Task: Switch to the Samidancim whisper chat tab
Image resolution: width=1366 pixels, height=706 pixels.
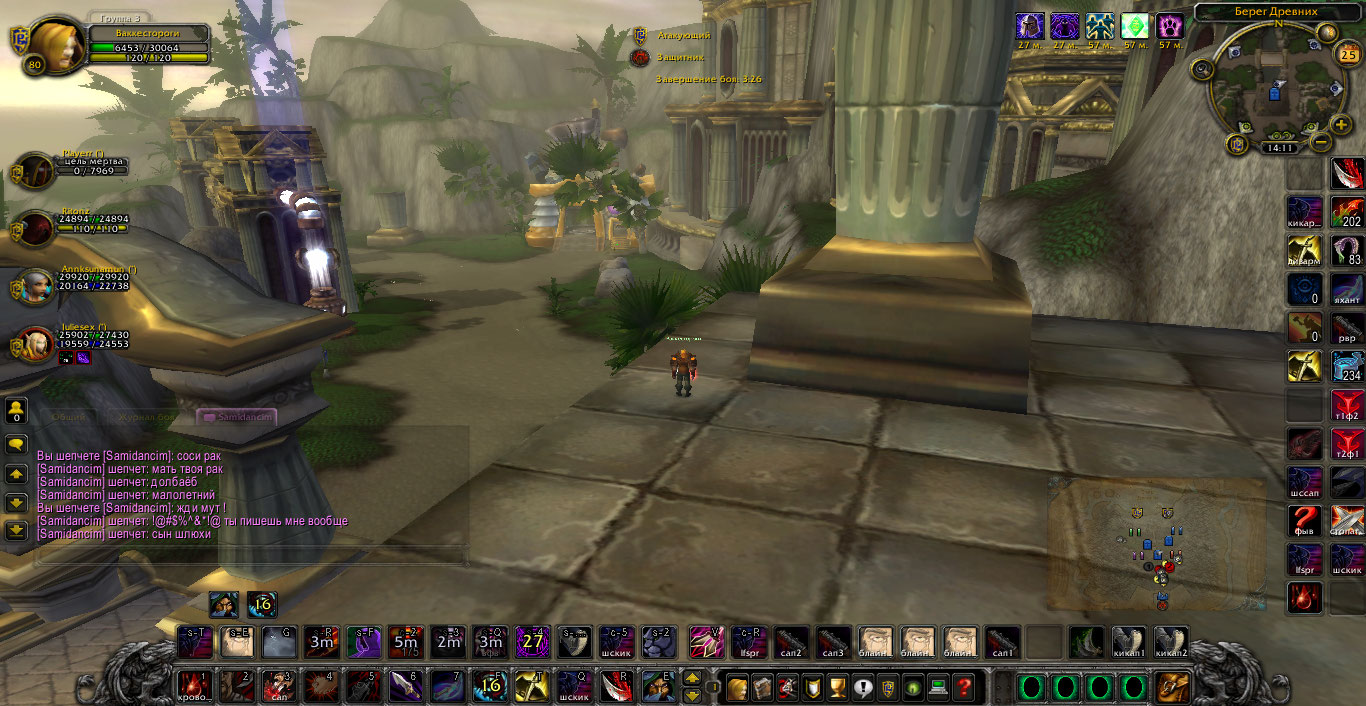Action: (x=236, y=416)
